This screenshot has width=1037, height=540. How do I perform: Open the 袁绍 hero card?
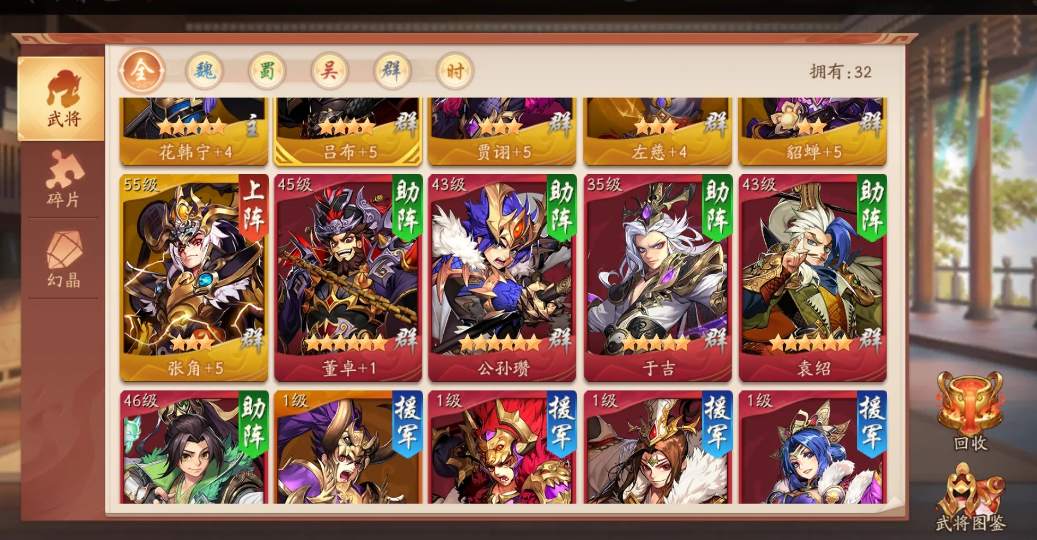pos(811,278)
